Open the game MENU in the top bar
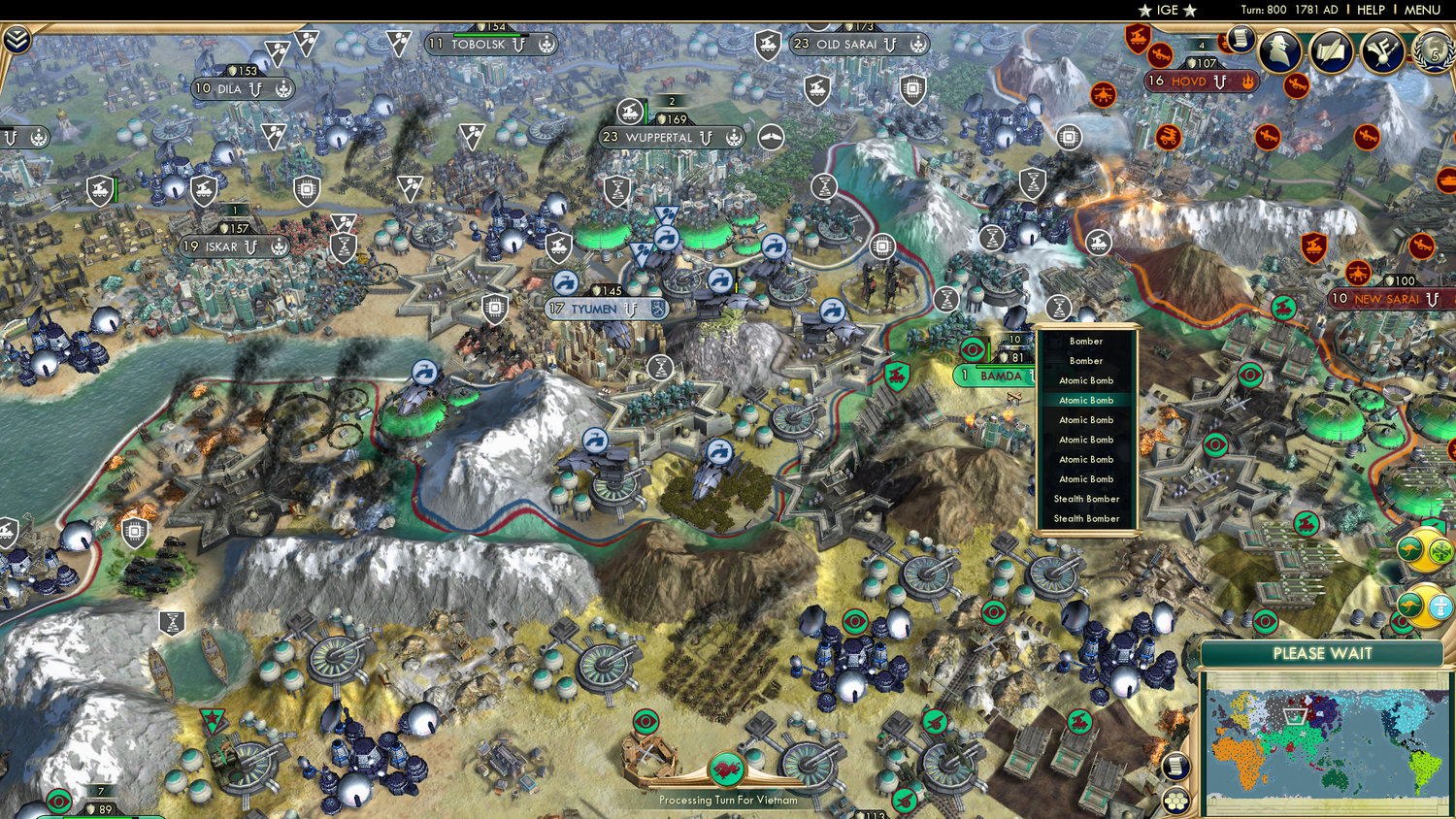Image resolution: width=1456 pixels, height=819 pixels. tap(1420, 10)
